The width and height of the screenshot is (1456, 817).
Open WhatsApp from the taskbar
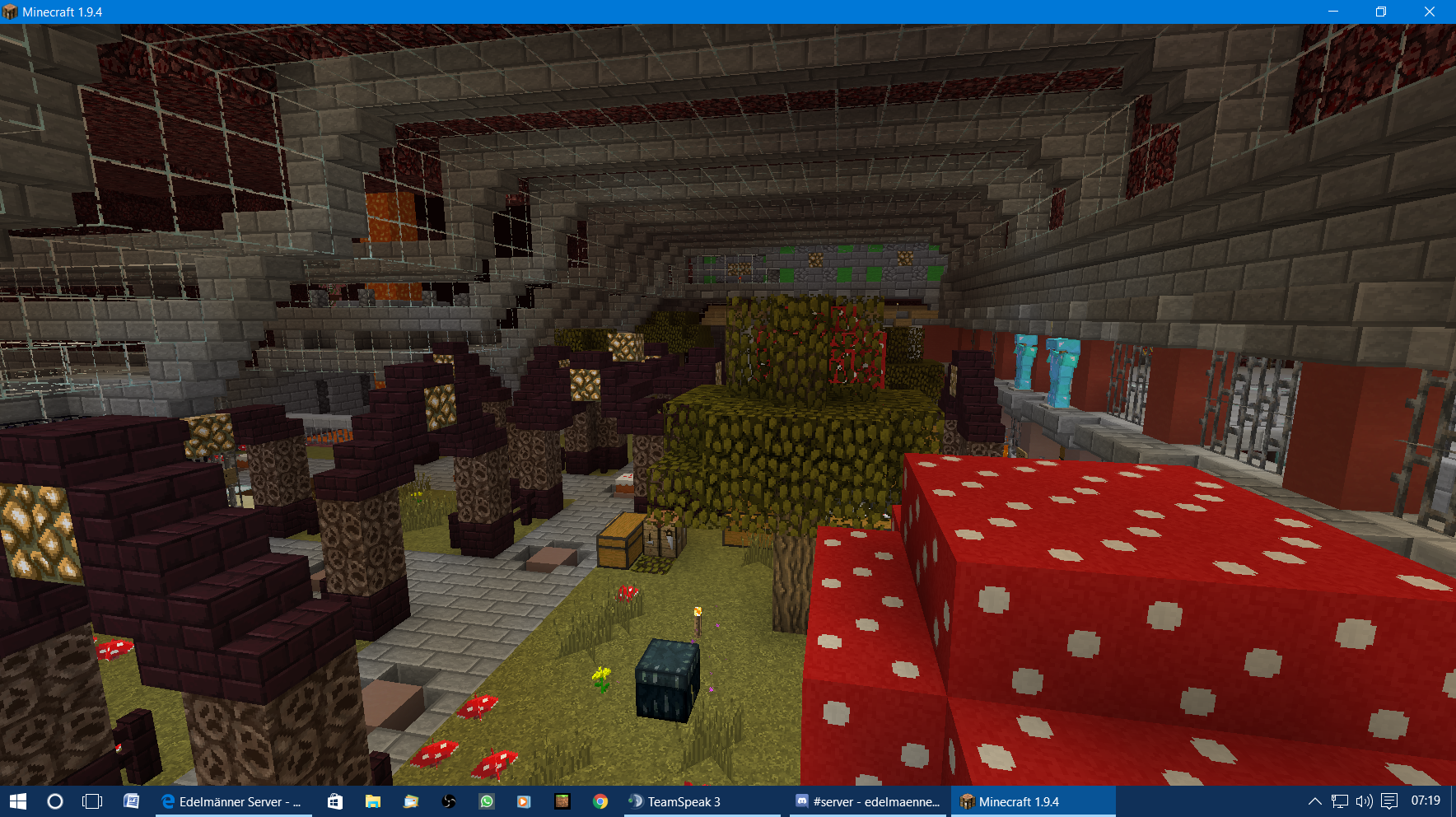486,801
